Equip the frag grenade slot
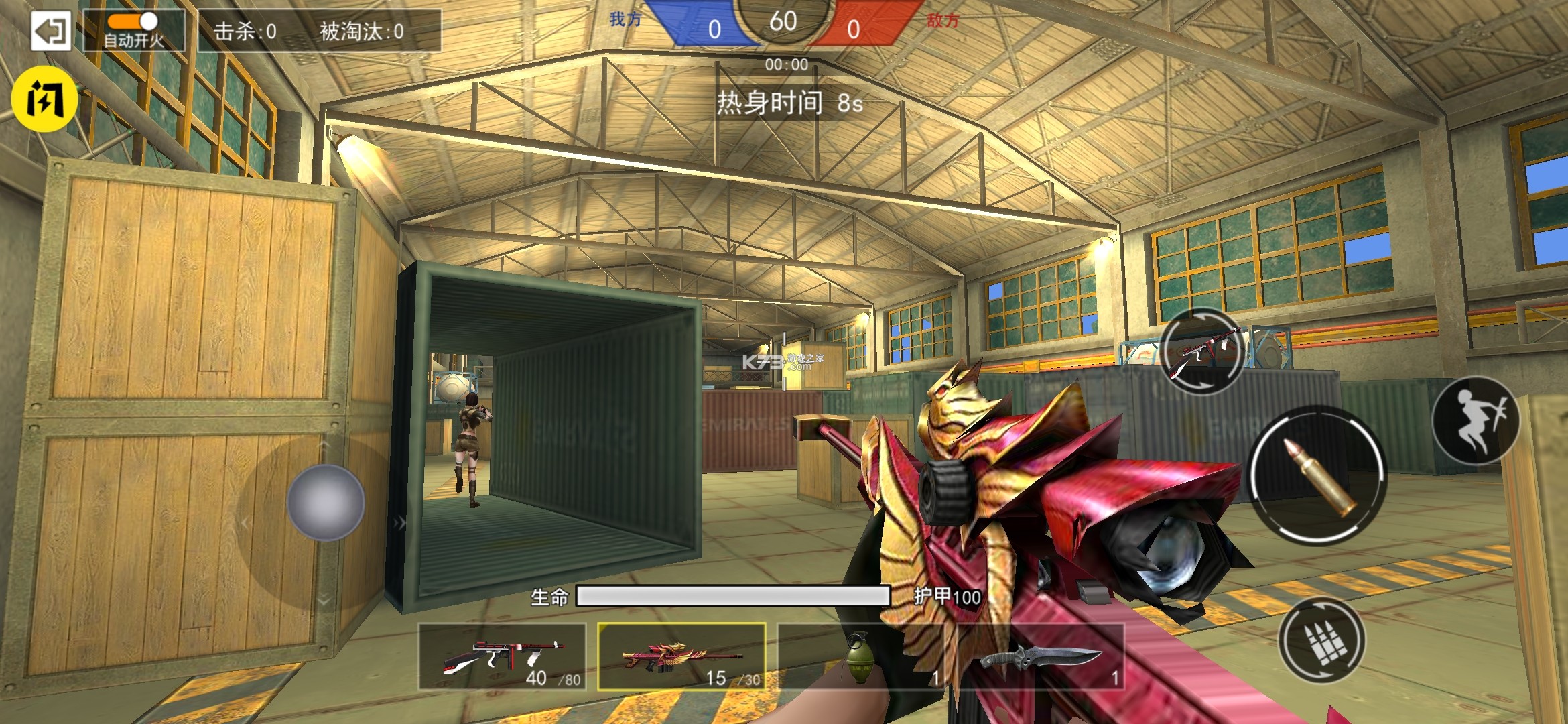The width and height of the screenshot is (1568, 724). click(861, 657)
